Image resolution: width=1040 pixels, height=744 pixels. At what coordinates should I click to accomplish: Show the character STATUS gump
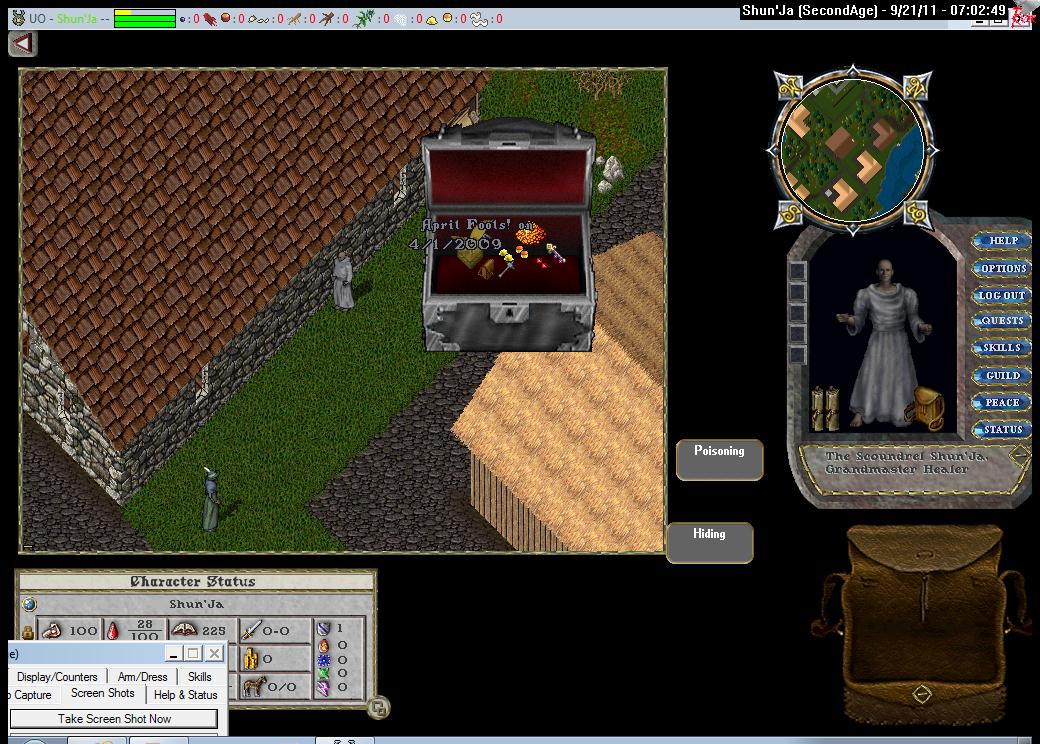pyautogui.click(x=1002, y=430)
